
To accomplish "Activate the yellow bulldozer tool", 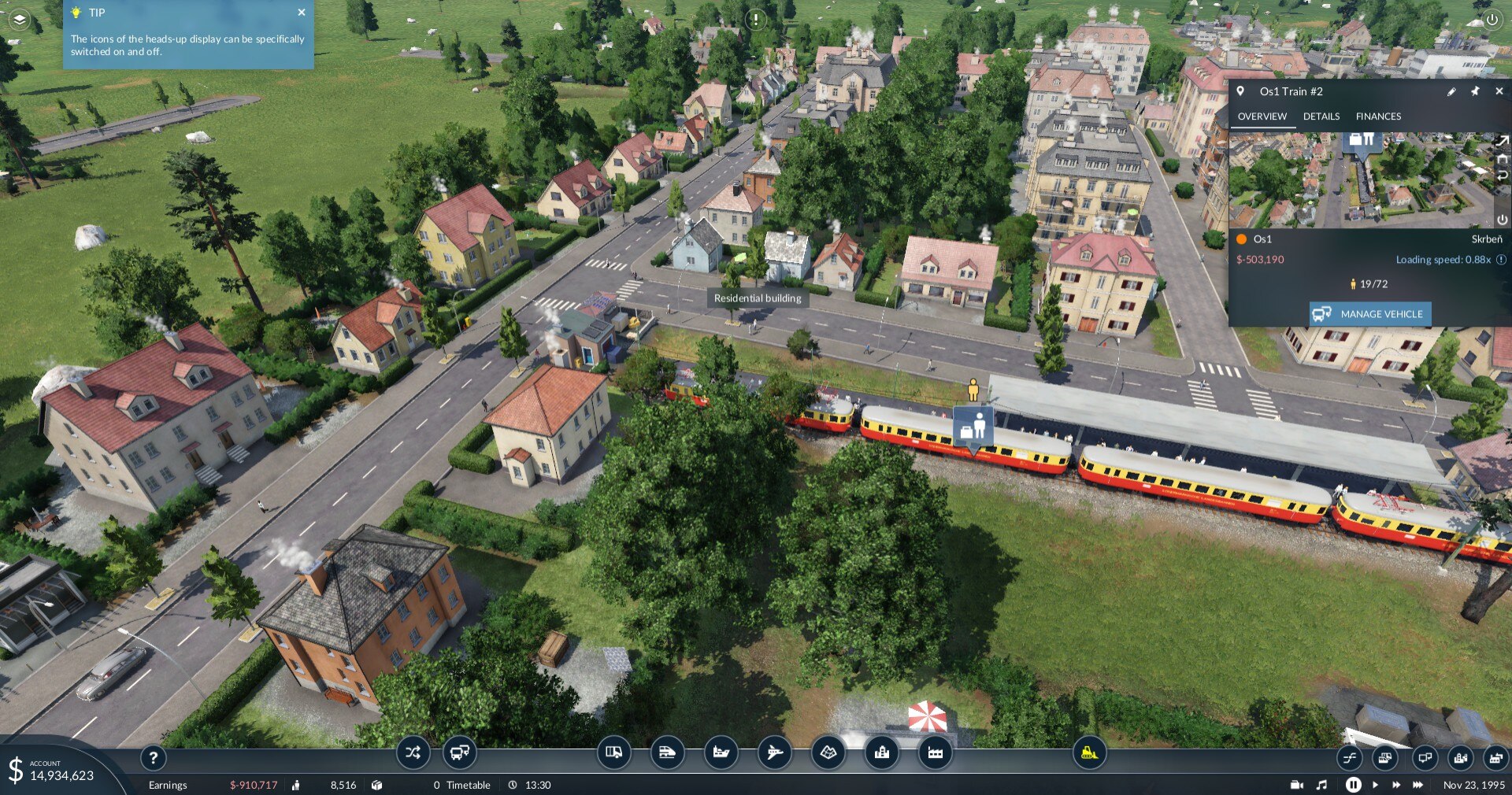I will coord(1089,753).
